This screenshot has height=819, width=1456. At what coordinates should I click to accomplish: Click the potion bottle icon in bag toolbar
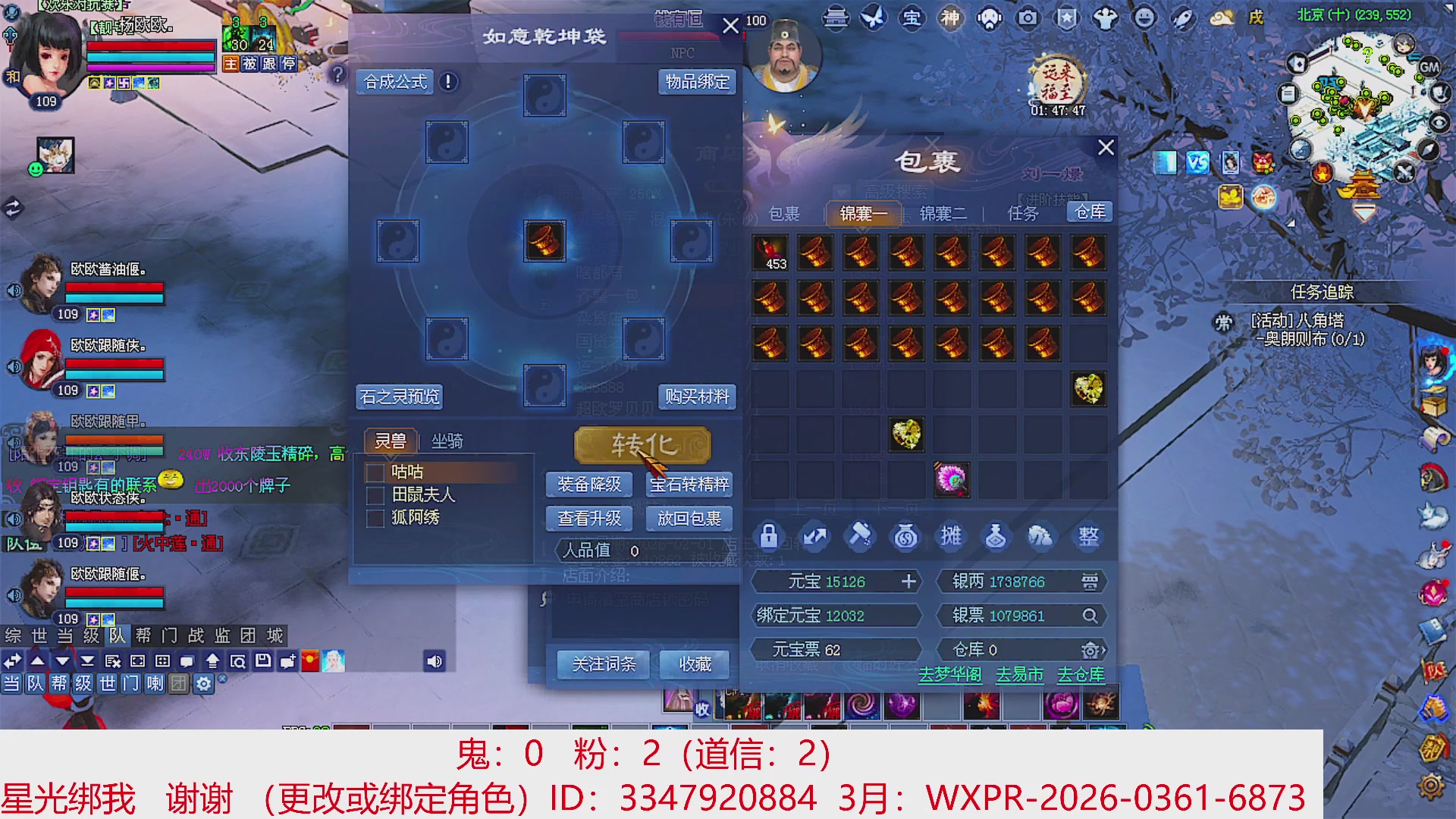click(996, 536)
